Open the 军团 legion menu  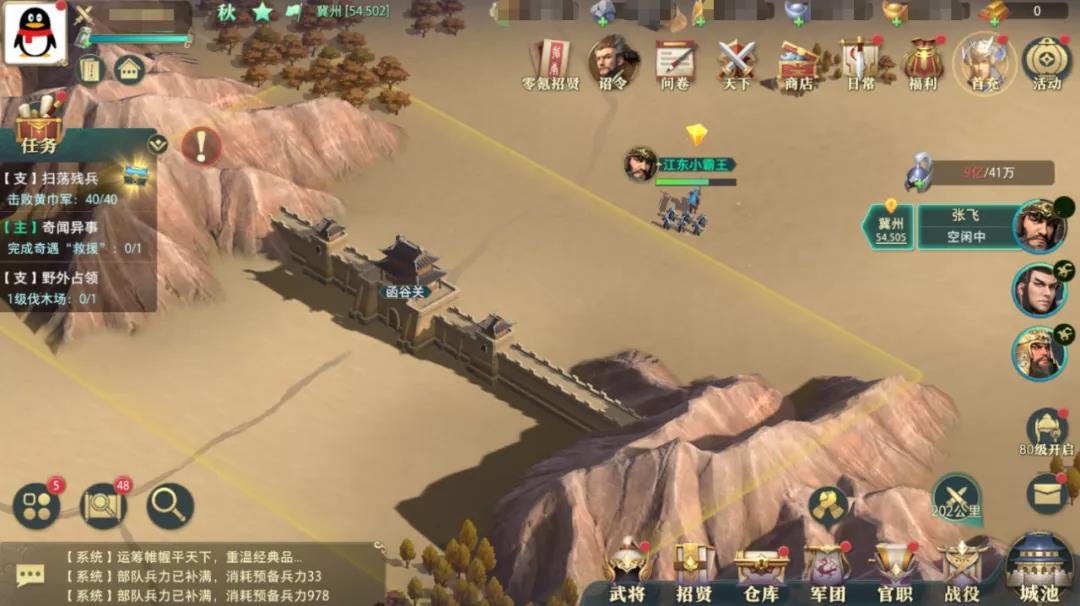point(828,572)
